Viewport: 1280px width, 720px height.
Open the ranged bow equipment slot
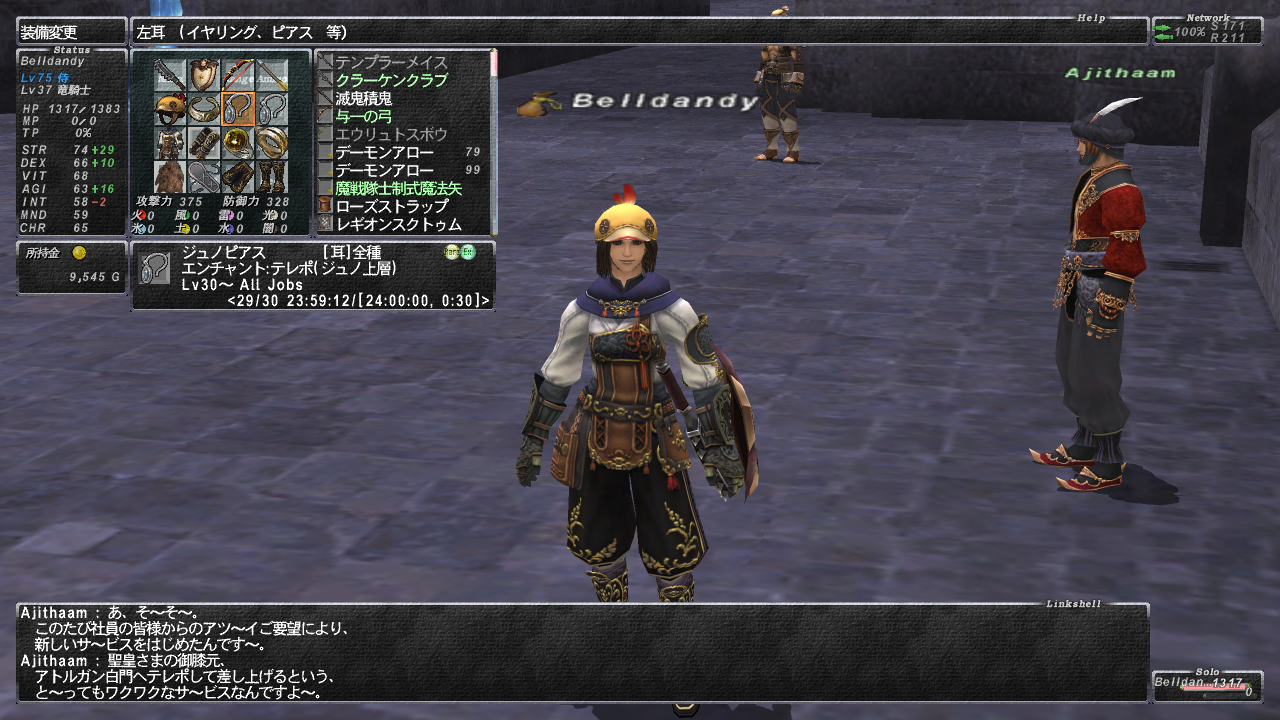click(238, 74)
